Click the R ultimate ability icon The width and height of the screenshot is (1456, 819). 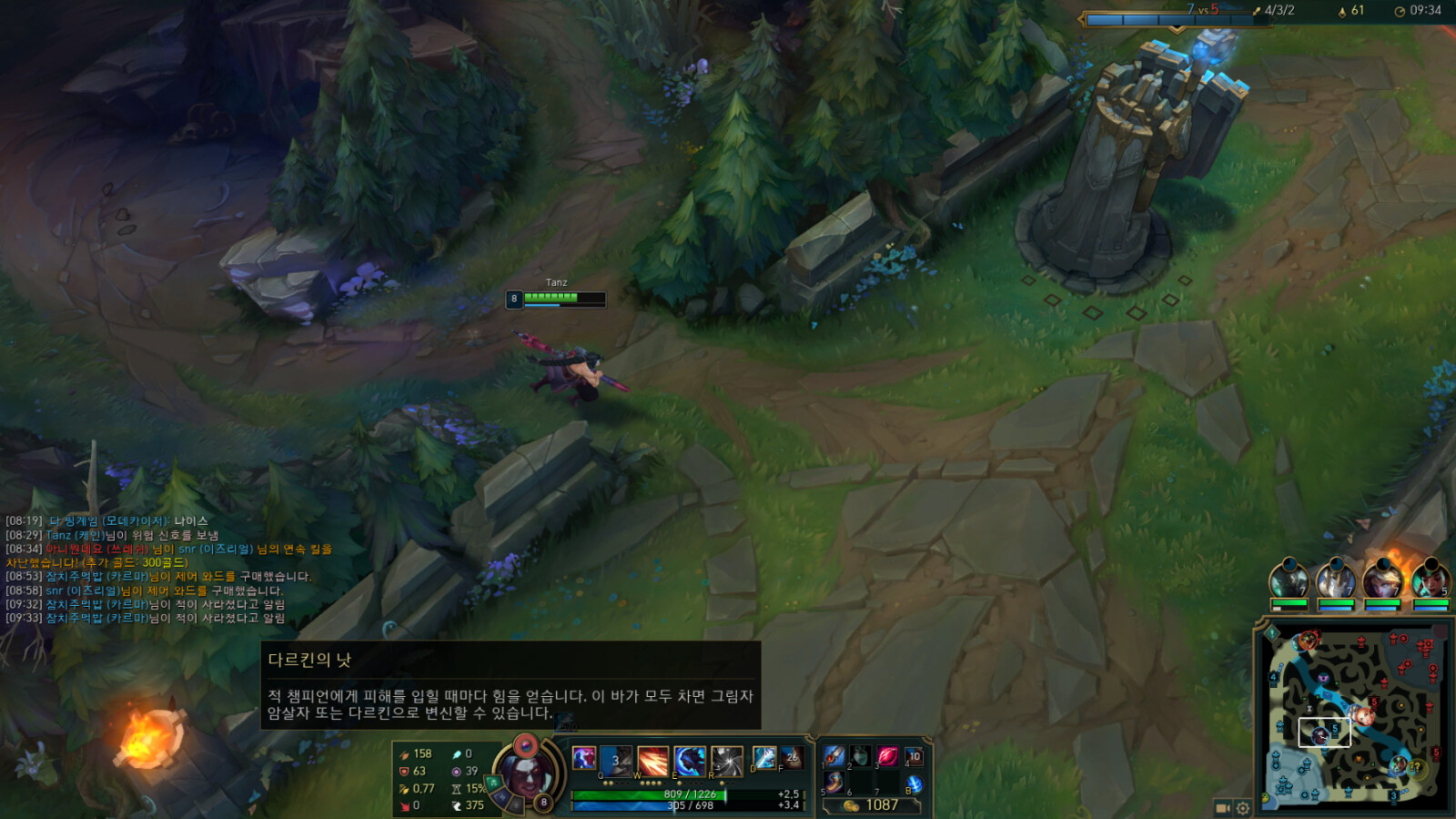tap(726, 761)
